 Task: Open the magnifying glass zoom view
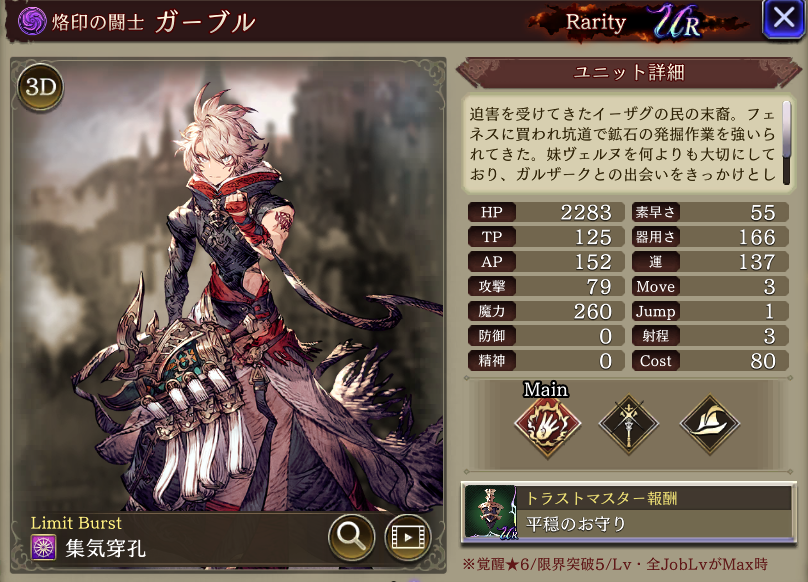click(352, 538)
